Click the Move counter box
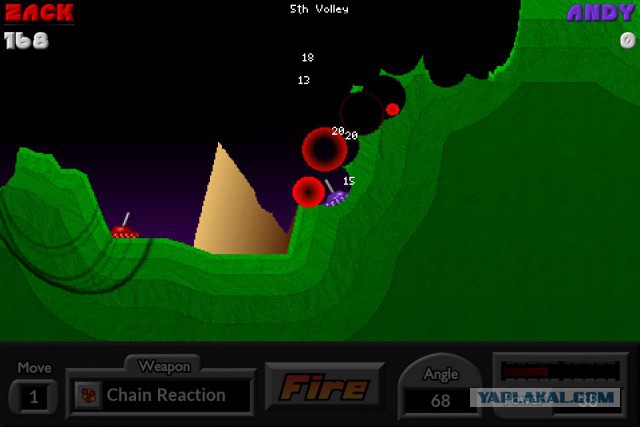The image size is (640, 427). [34, 397]
